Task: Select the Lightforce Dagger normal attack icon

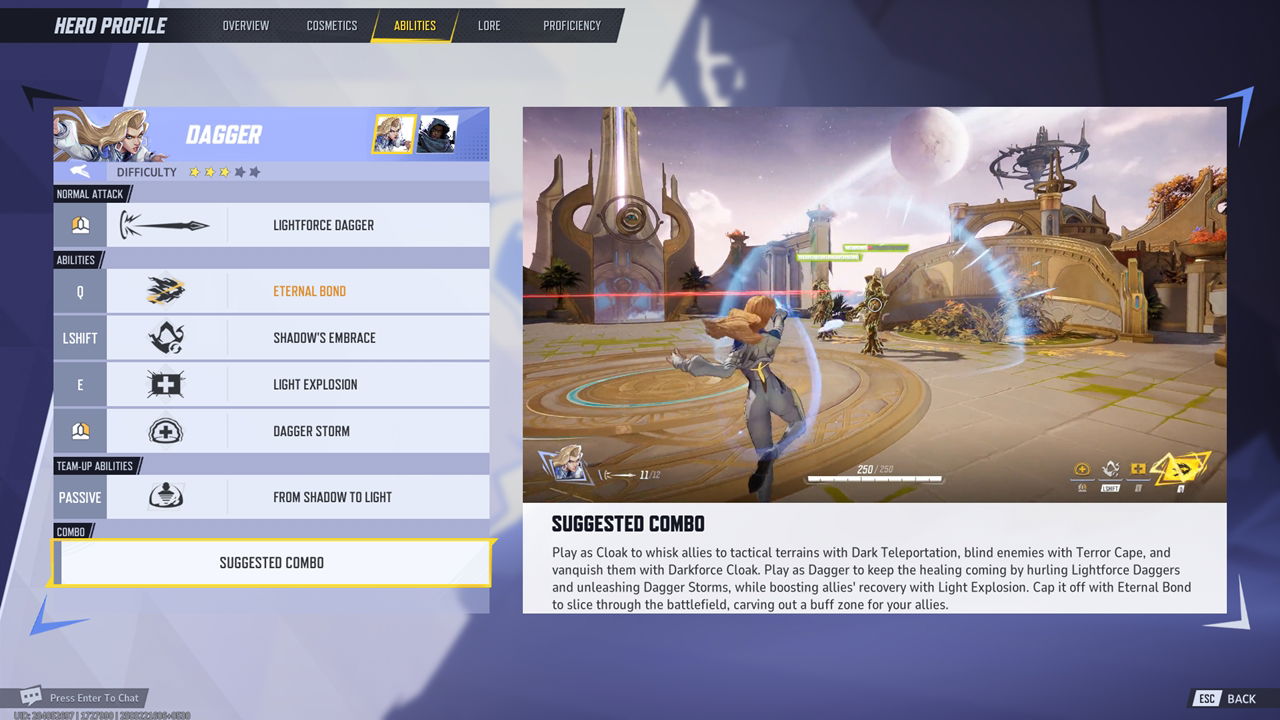Action: point(167,224)
